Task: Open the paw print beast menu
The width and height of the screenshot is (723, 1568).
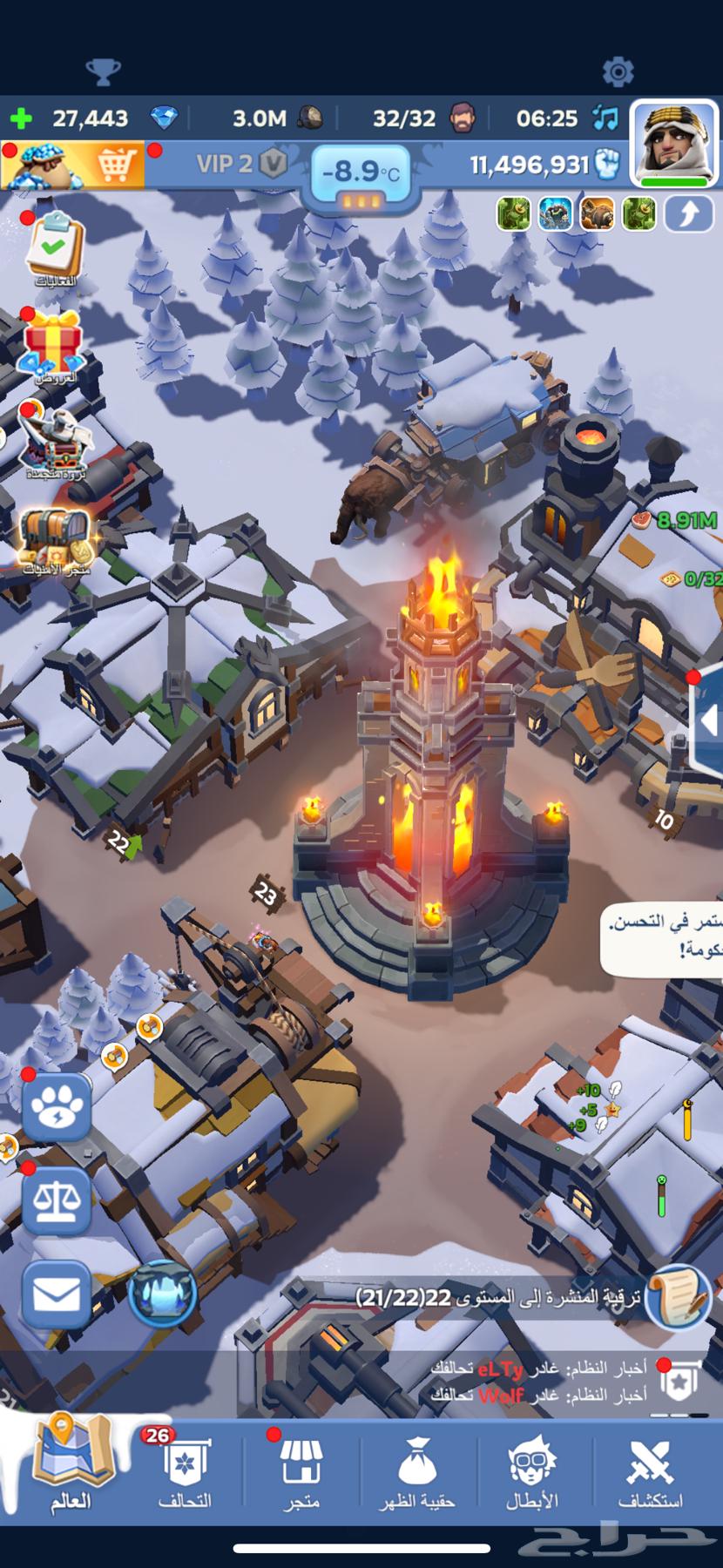Action: point(57,1108)
